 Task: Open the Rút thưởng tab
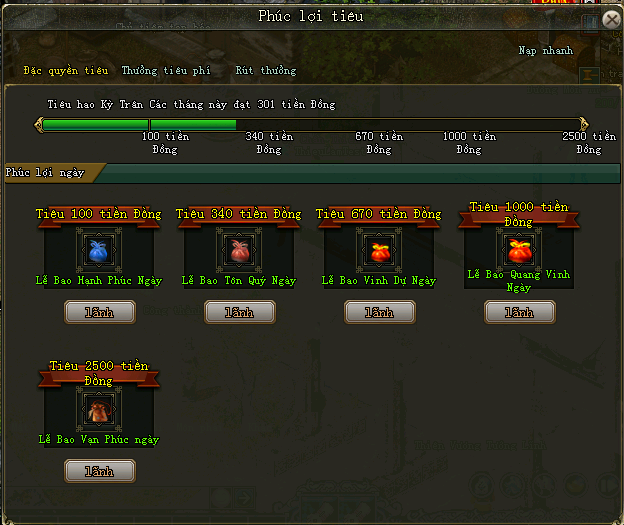click(266, 71)
